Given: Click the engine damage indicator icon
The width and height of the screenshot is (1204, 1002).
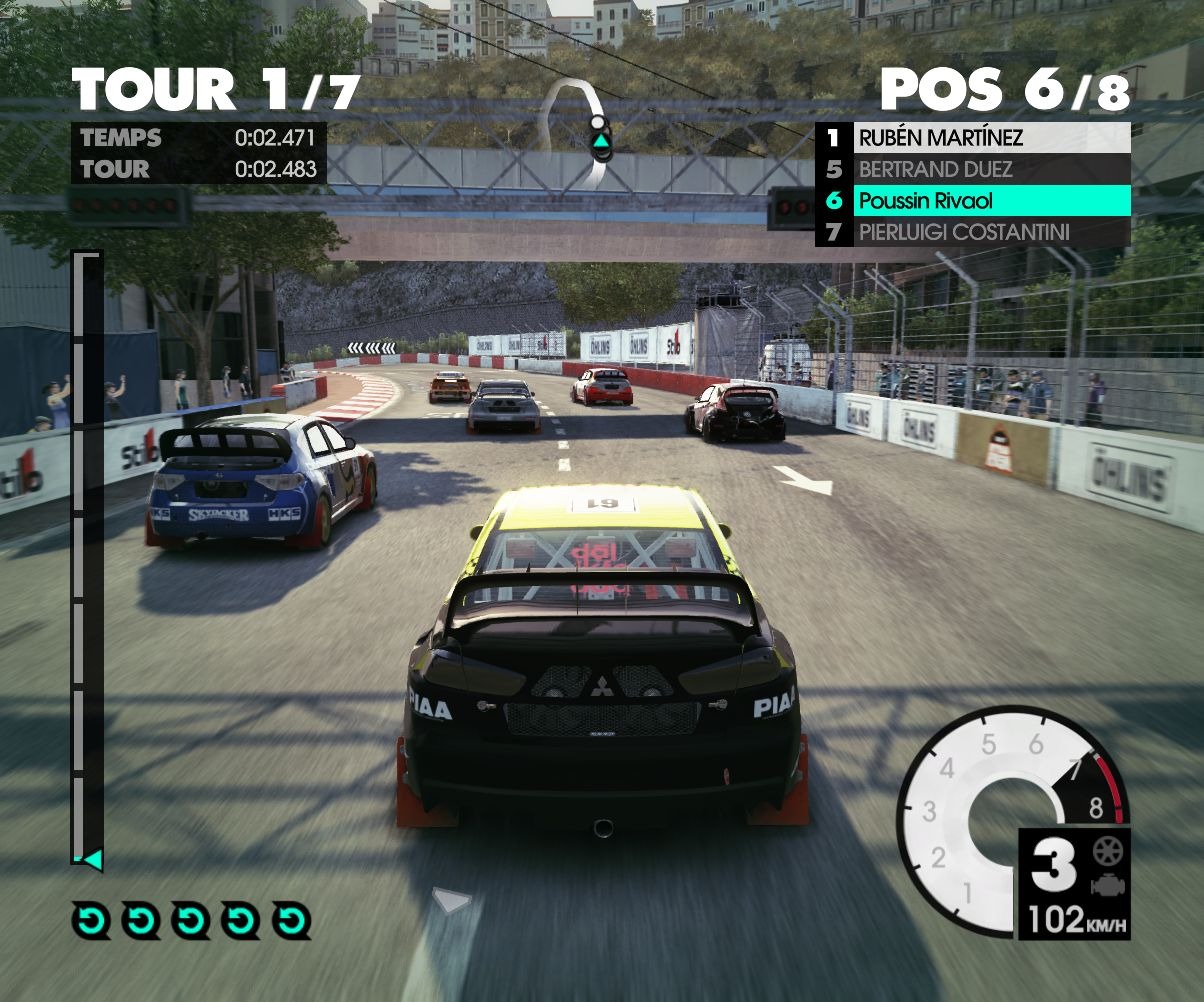Looking at the screenshot, I should coord(1108,885).
